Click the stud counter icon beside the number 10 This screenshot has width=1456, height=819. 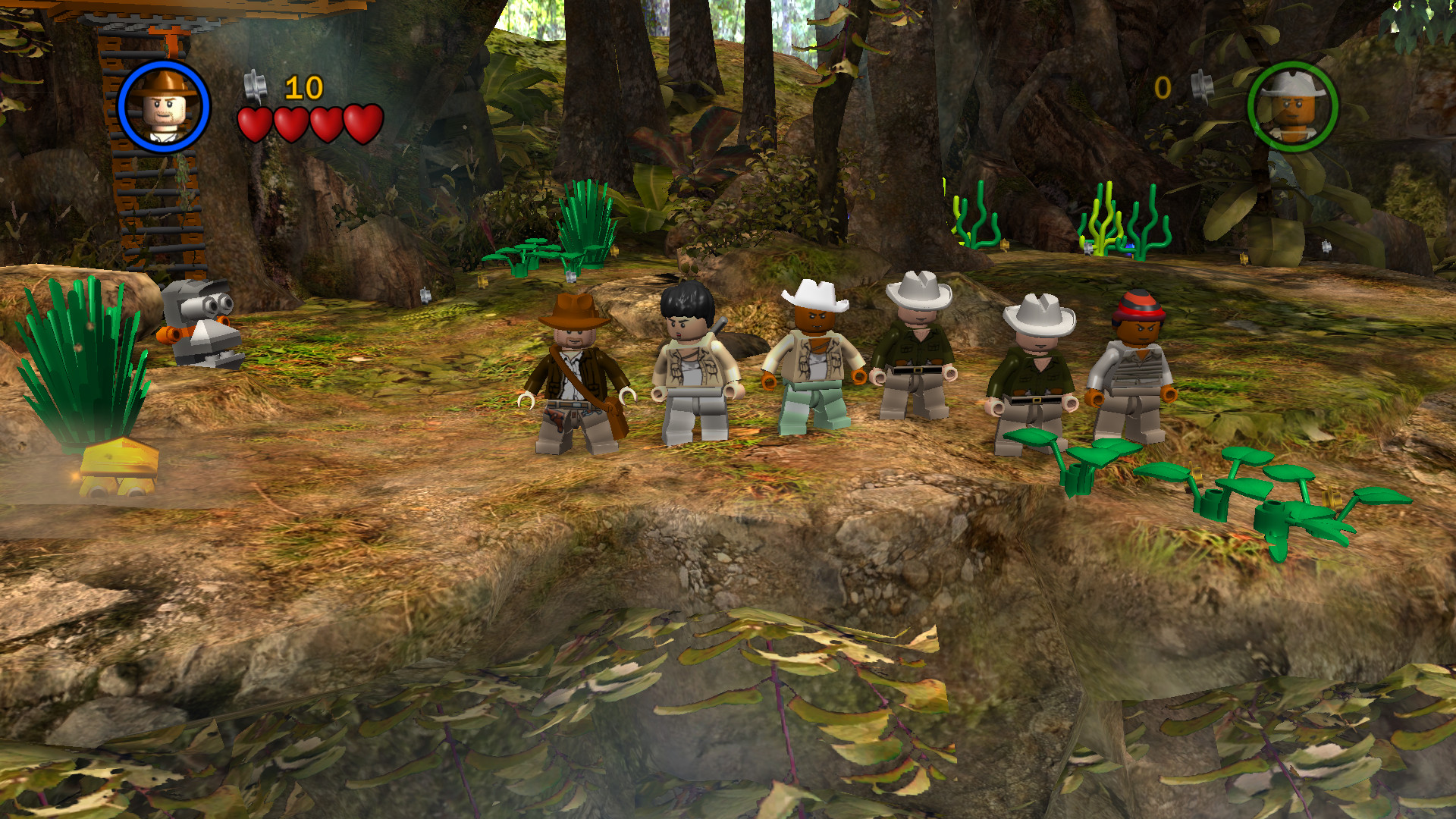tap(256, 86)
